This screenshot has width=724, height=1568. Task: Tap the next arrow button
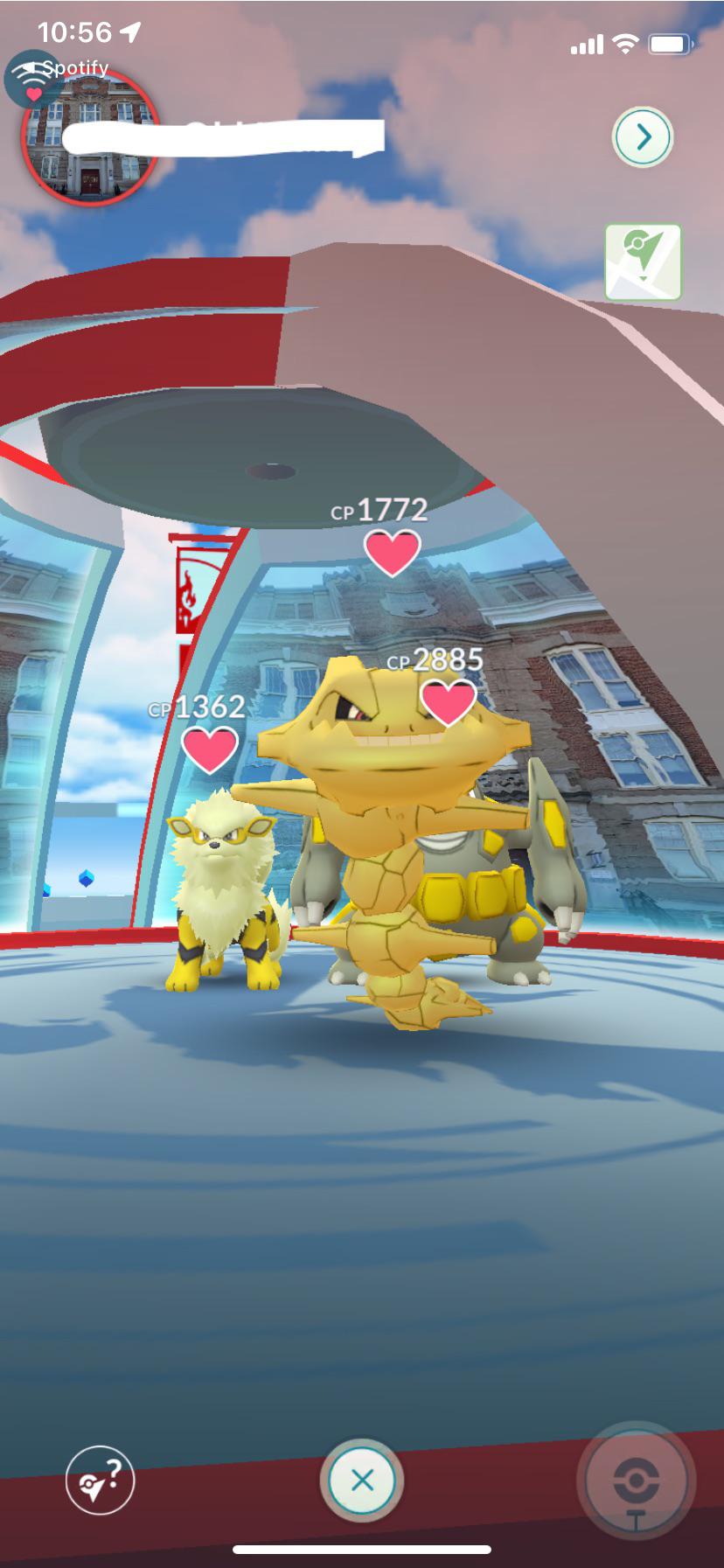click(643, 137)
